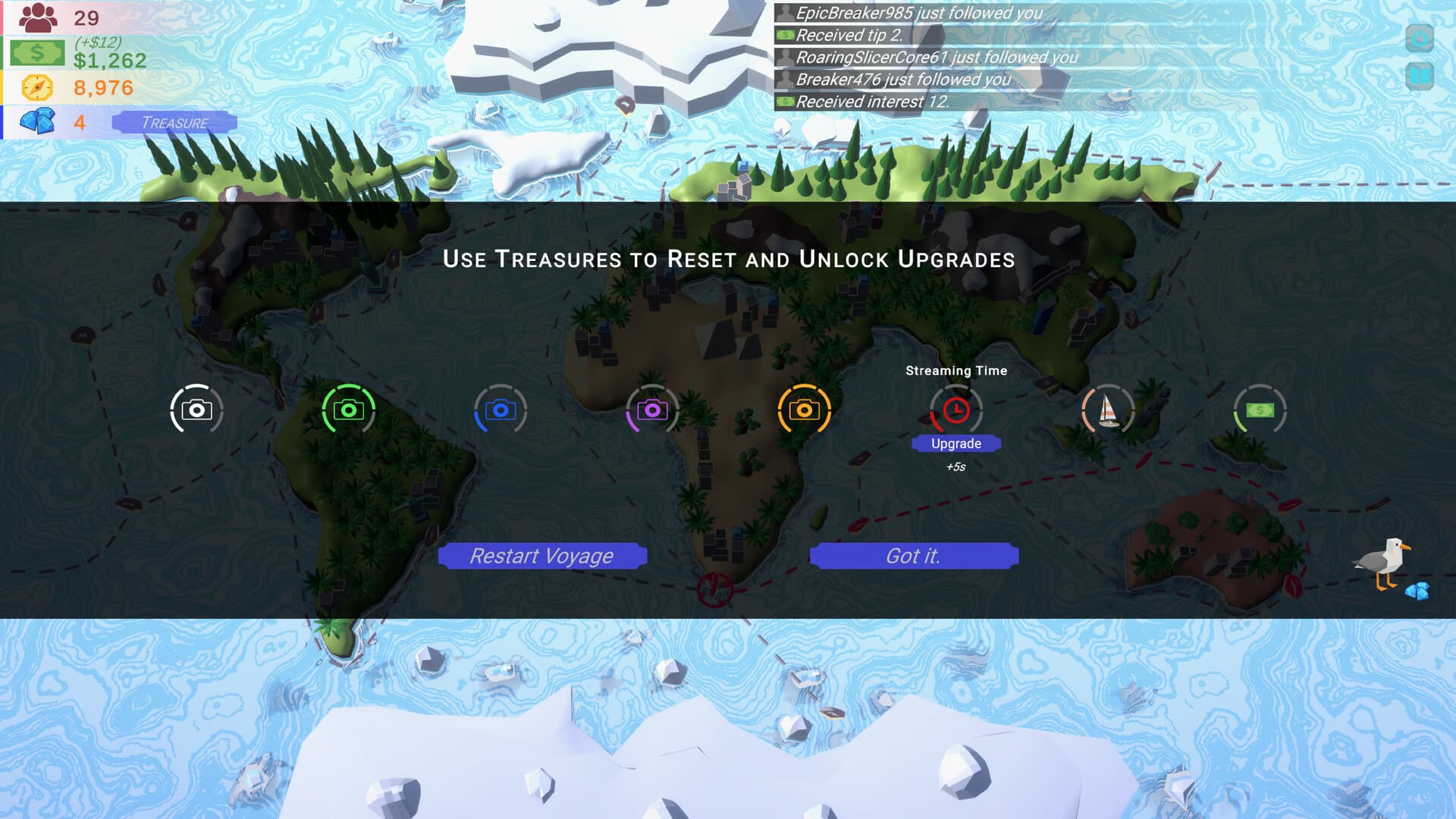Select the money upgrade icon on the right

(x=1260, y=409)
